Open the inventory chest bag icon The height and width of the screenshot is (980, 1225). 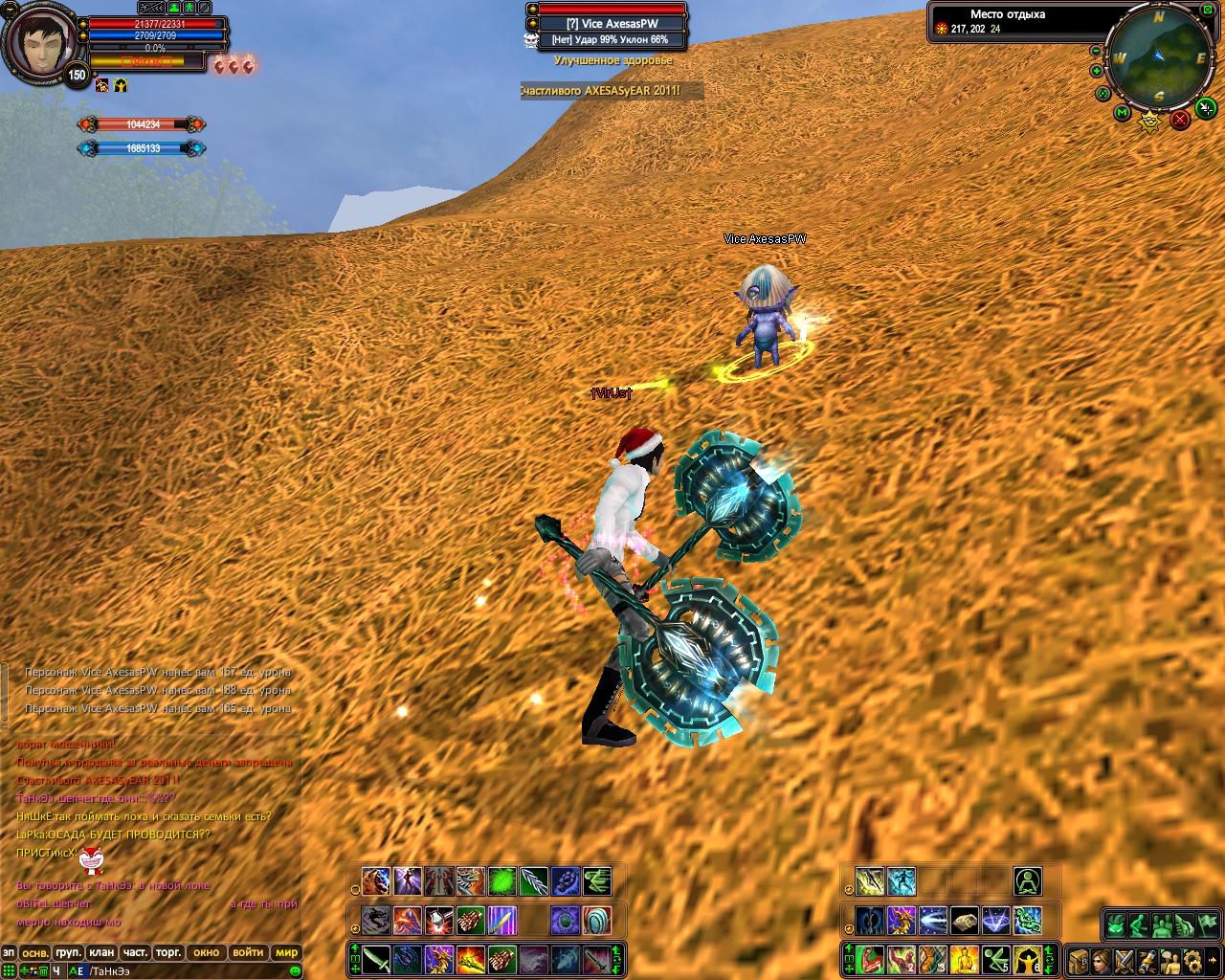1078,959
